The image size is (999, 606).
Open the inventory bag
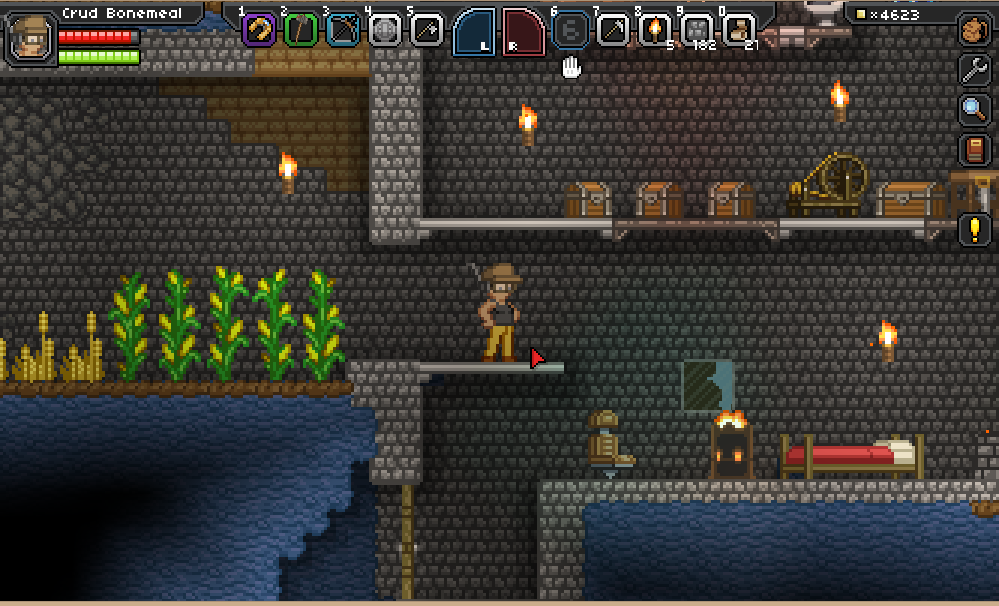(974, 30)
